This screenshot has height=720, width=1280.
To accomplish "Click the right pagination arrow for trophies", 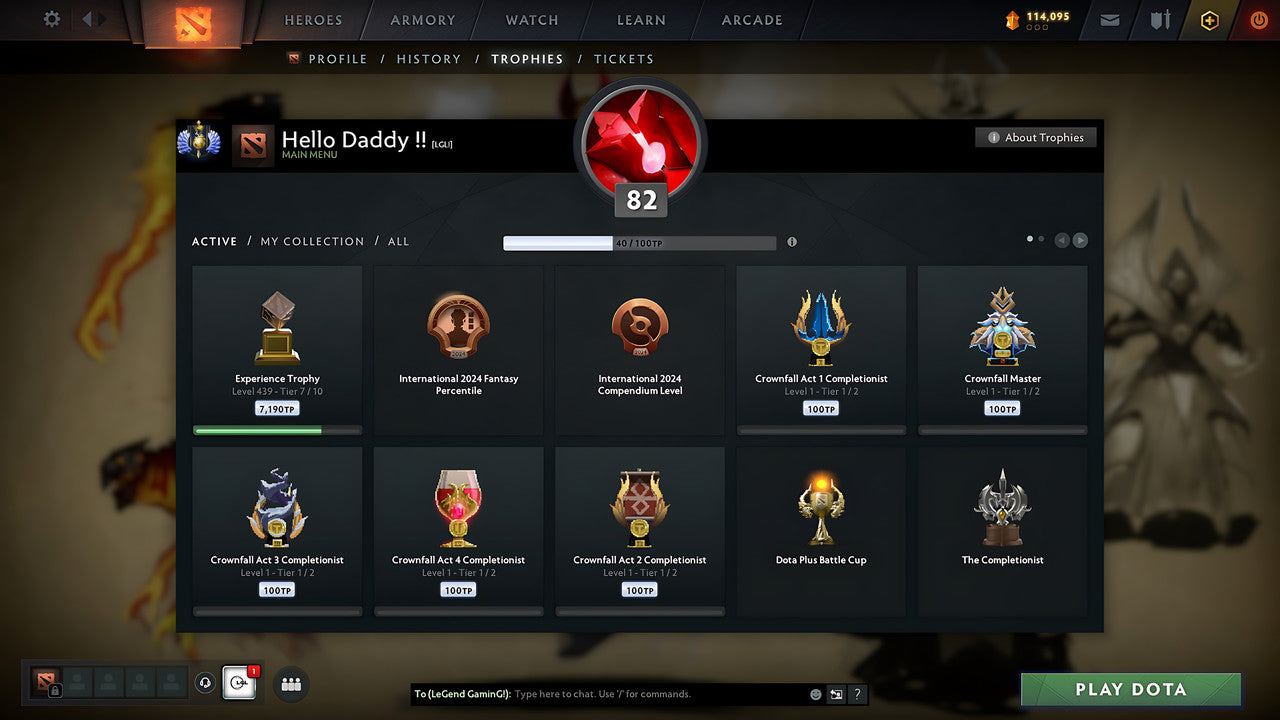I will (x=1081, y=240).
